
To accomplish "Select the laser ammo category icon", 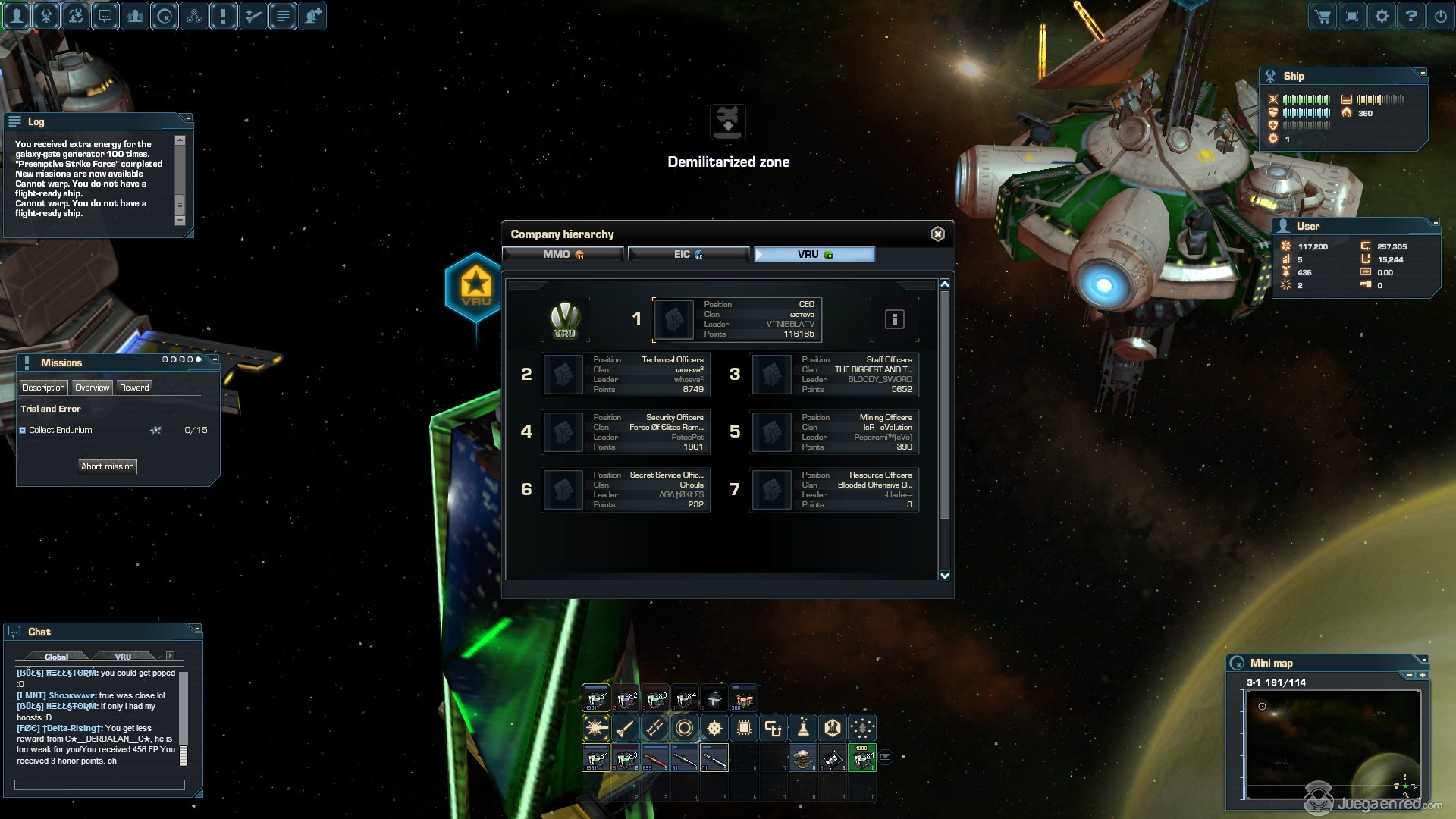I will click(x=596, y=729).
